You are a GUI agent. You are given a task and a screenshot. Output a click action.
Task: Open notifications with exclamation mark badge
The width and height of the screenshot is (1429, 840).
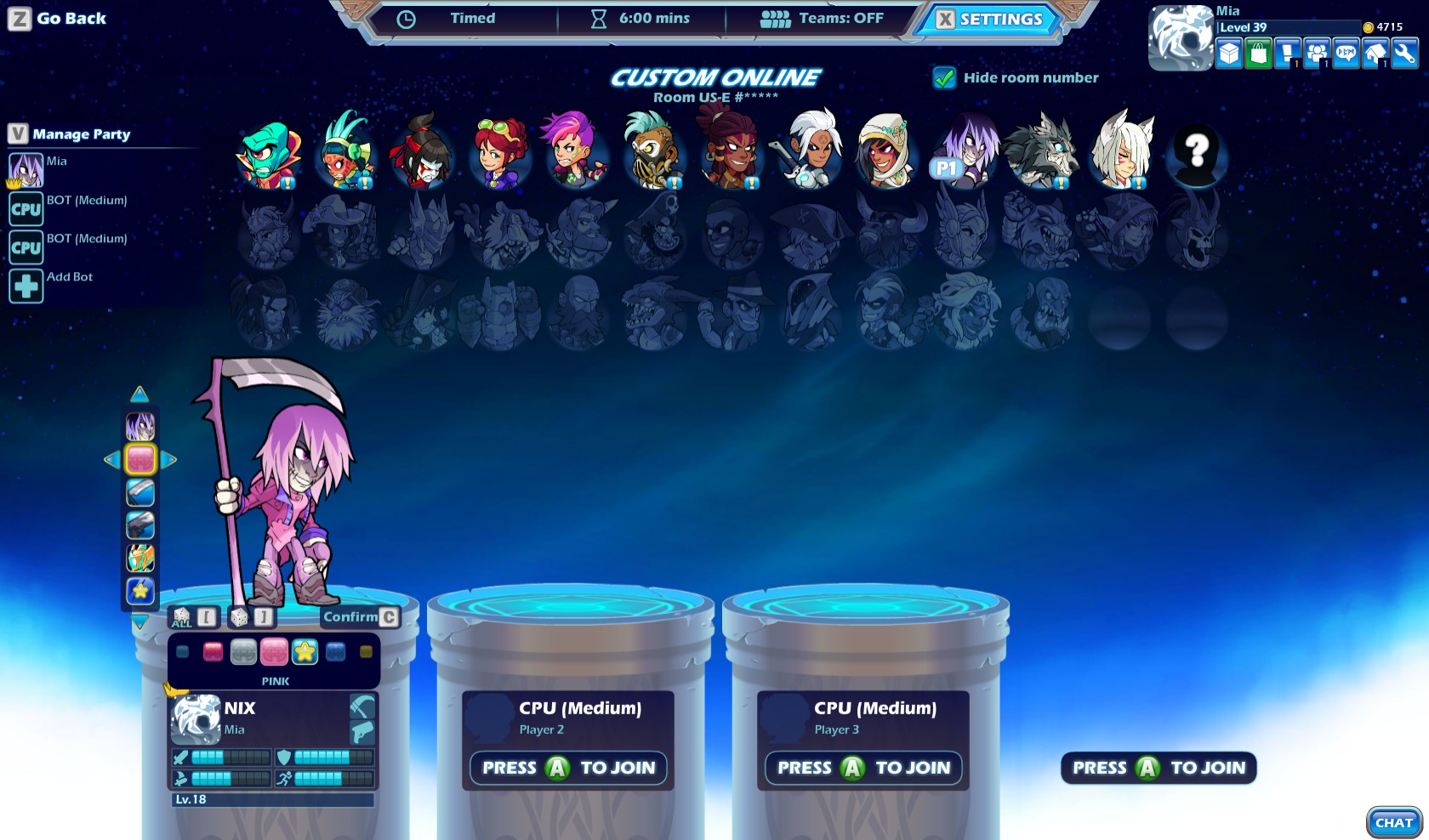1286,53
